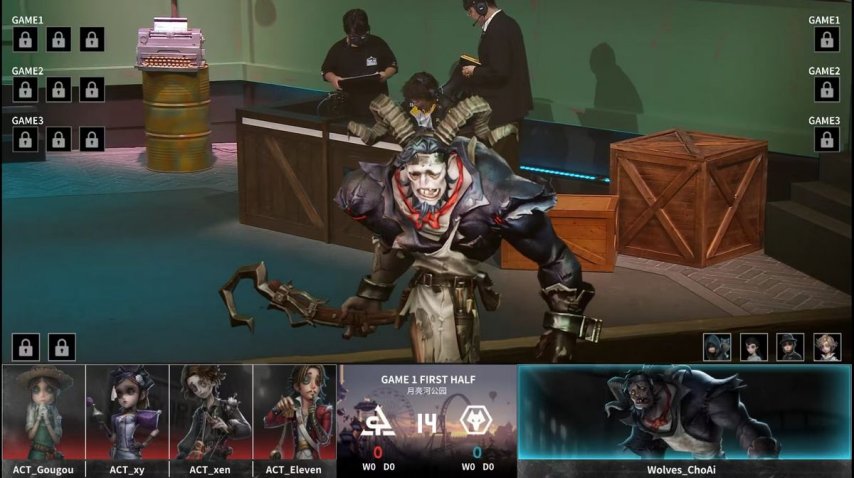The width and height of the screenshot is (854, 478).
Task: Click the hooded figure with owl portrait
Action: coord(716,347)
